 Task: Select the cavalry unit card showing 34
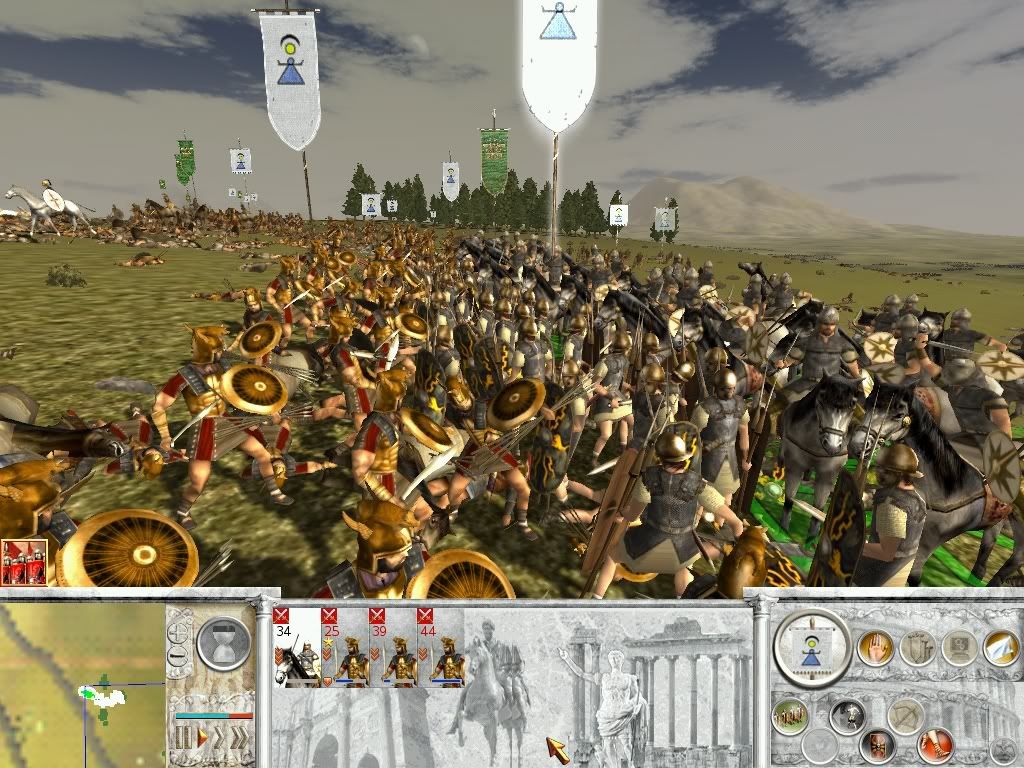[x=295, y=648]
